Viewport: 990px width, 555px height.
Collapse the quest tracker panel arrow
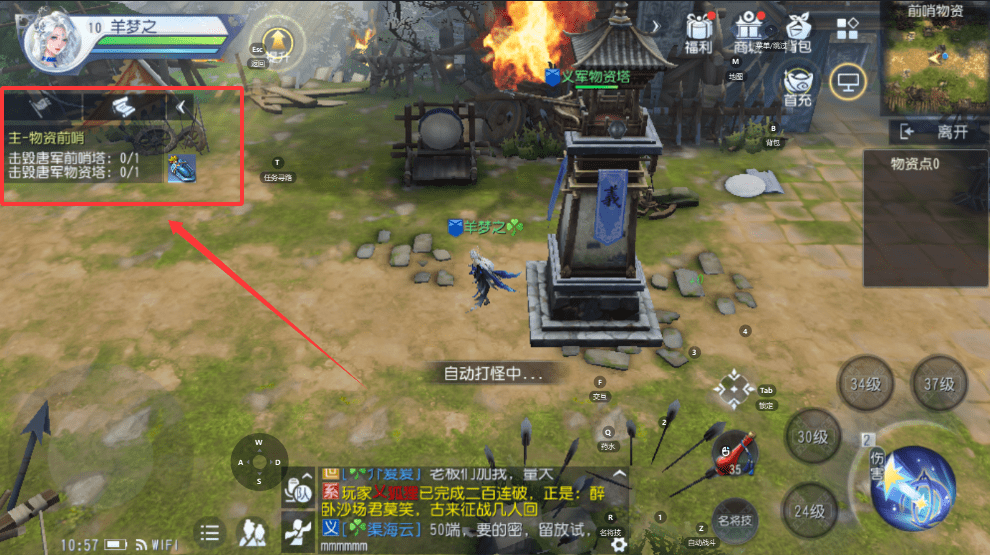coord(181,105)
